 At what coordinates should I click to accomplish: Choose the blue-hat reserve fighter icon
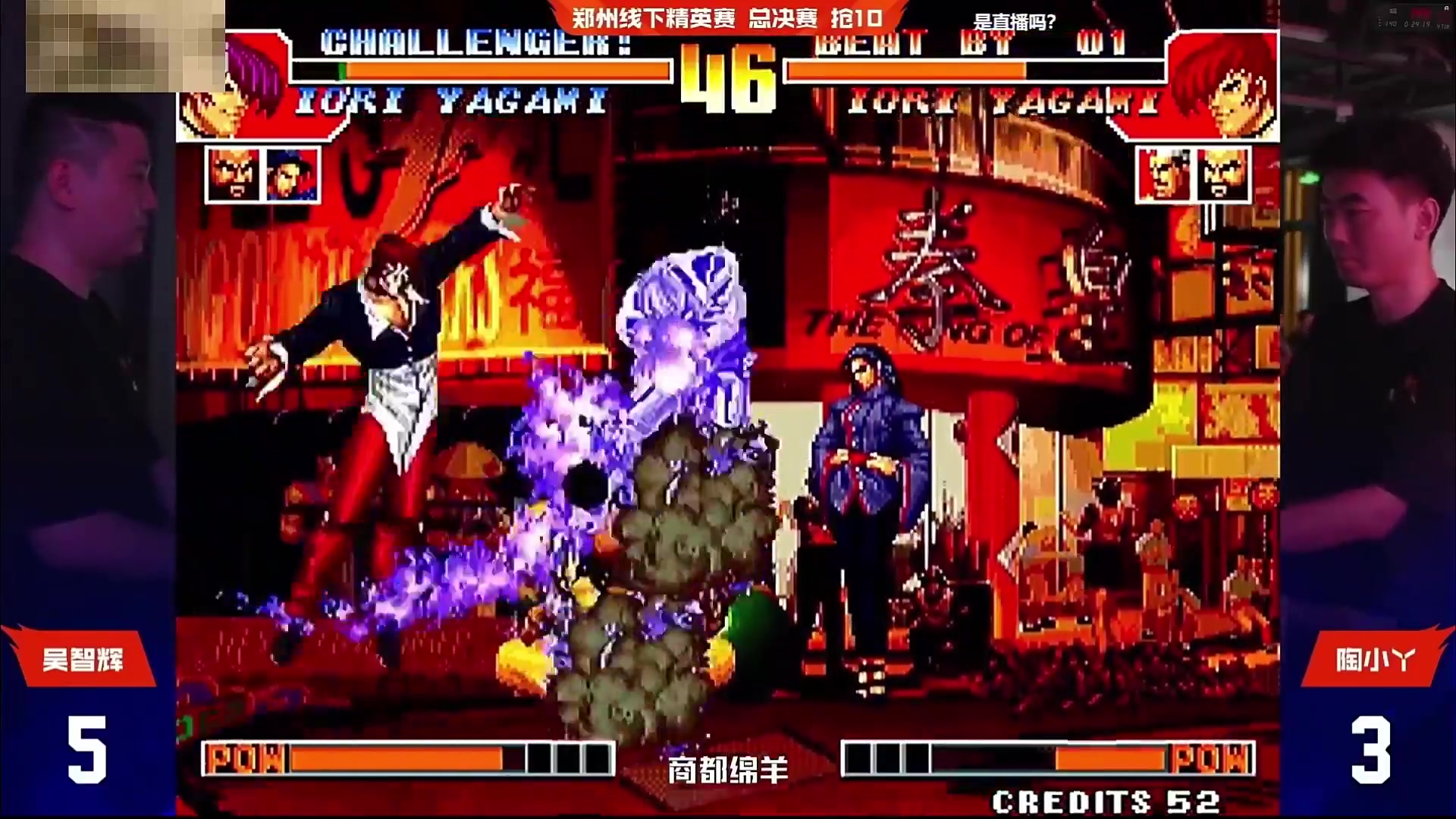coord(291,175)
